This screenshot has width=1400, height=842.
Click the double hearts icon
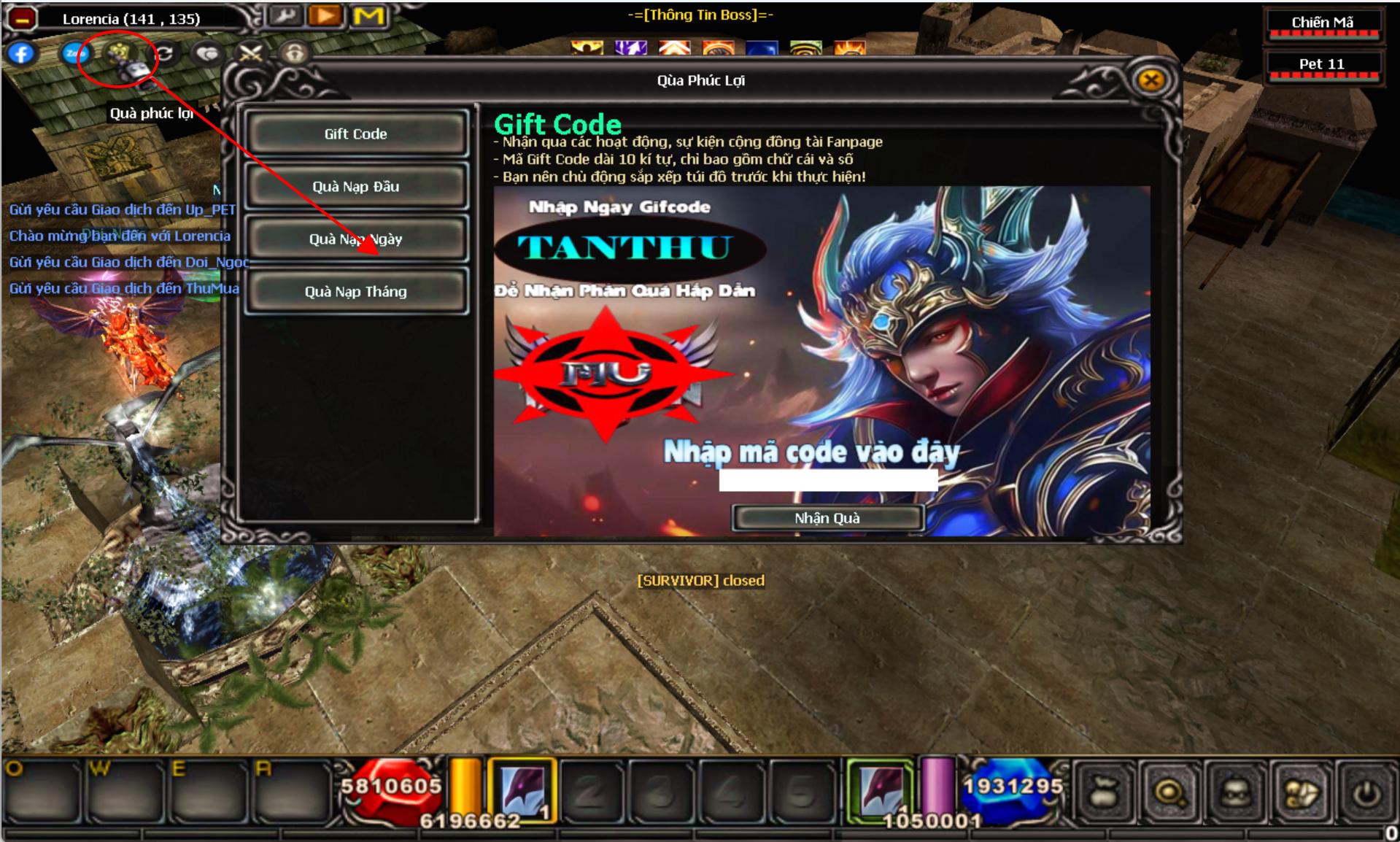[208, 53]
